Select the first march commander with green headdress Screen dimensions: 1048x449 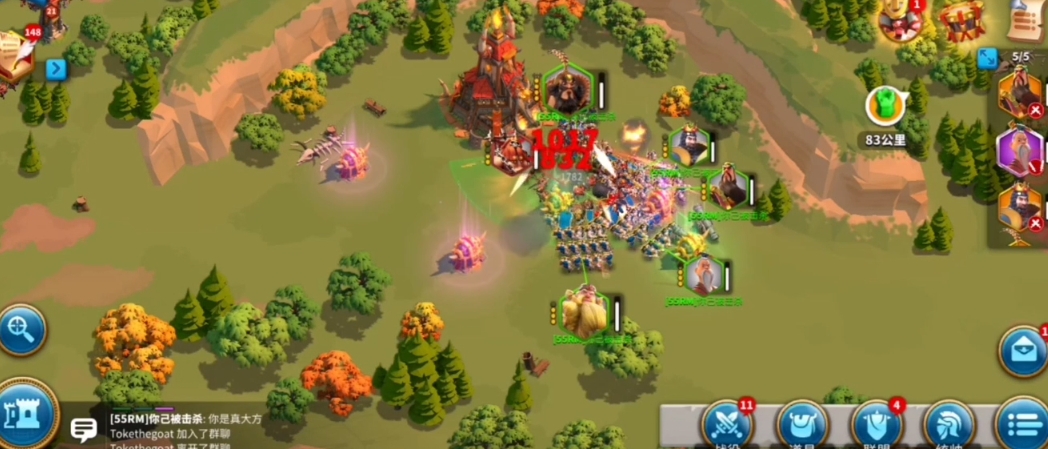coord(1021,94)
